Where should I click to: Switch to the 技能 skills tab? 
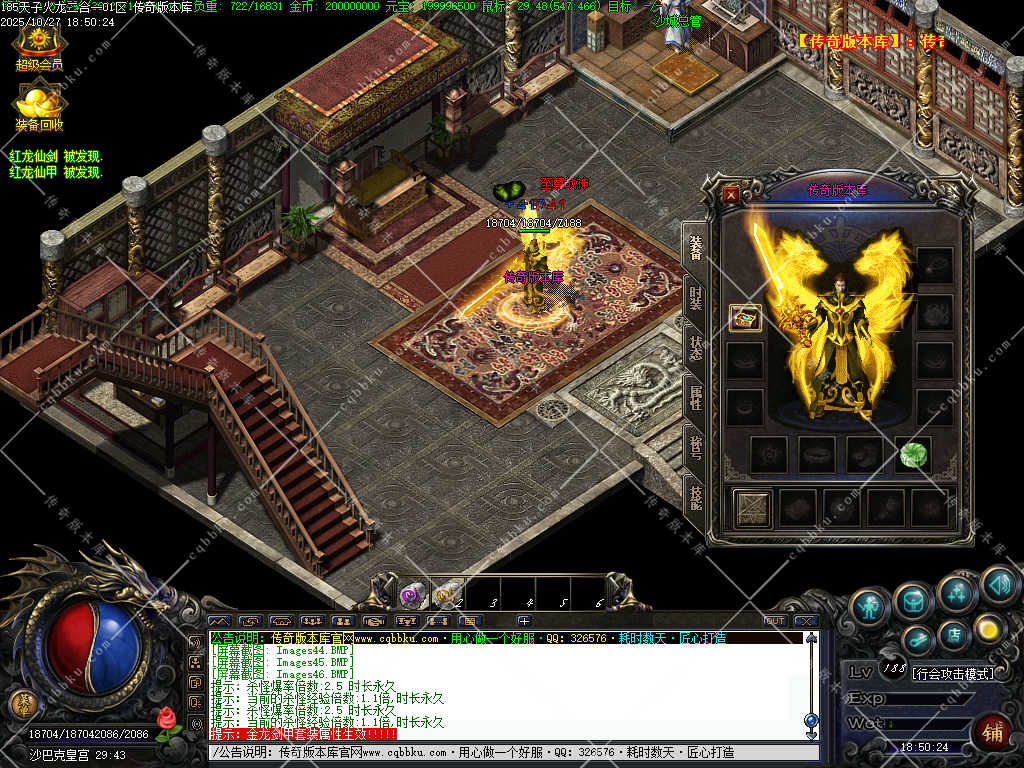pos(695,492)
